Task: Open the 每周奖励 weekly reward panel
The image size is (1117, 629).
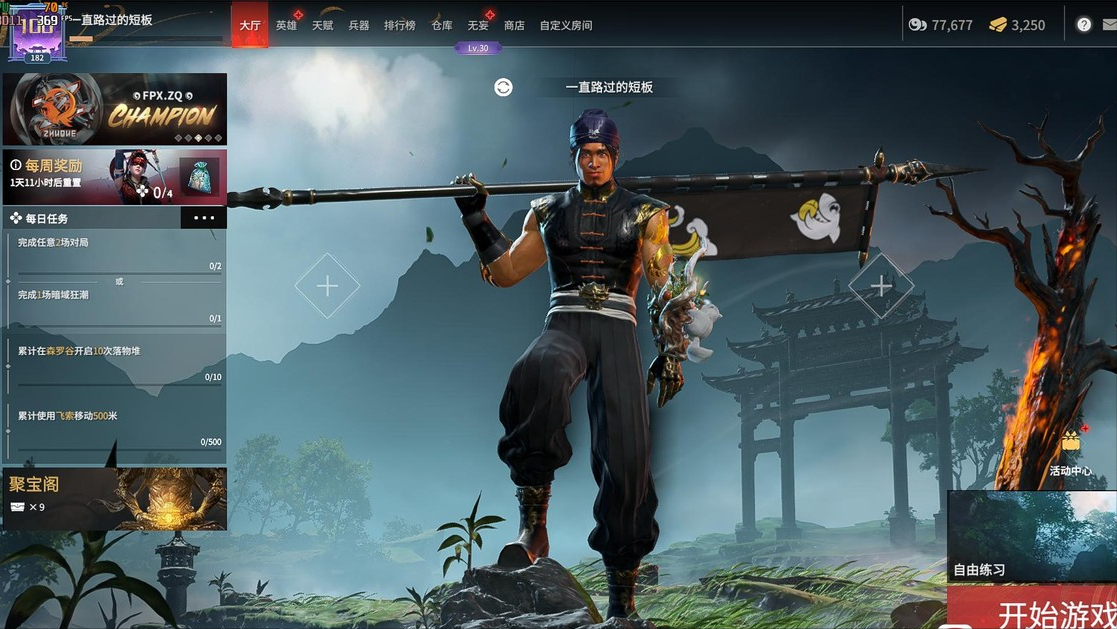Action: [114, 177]
